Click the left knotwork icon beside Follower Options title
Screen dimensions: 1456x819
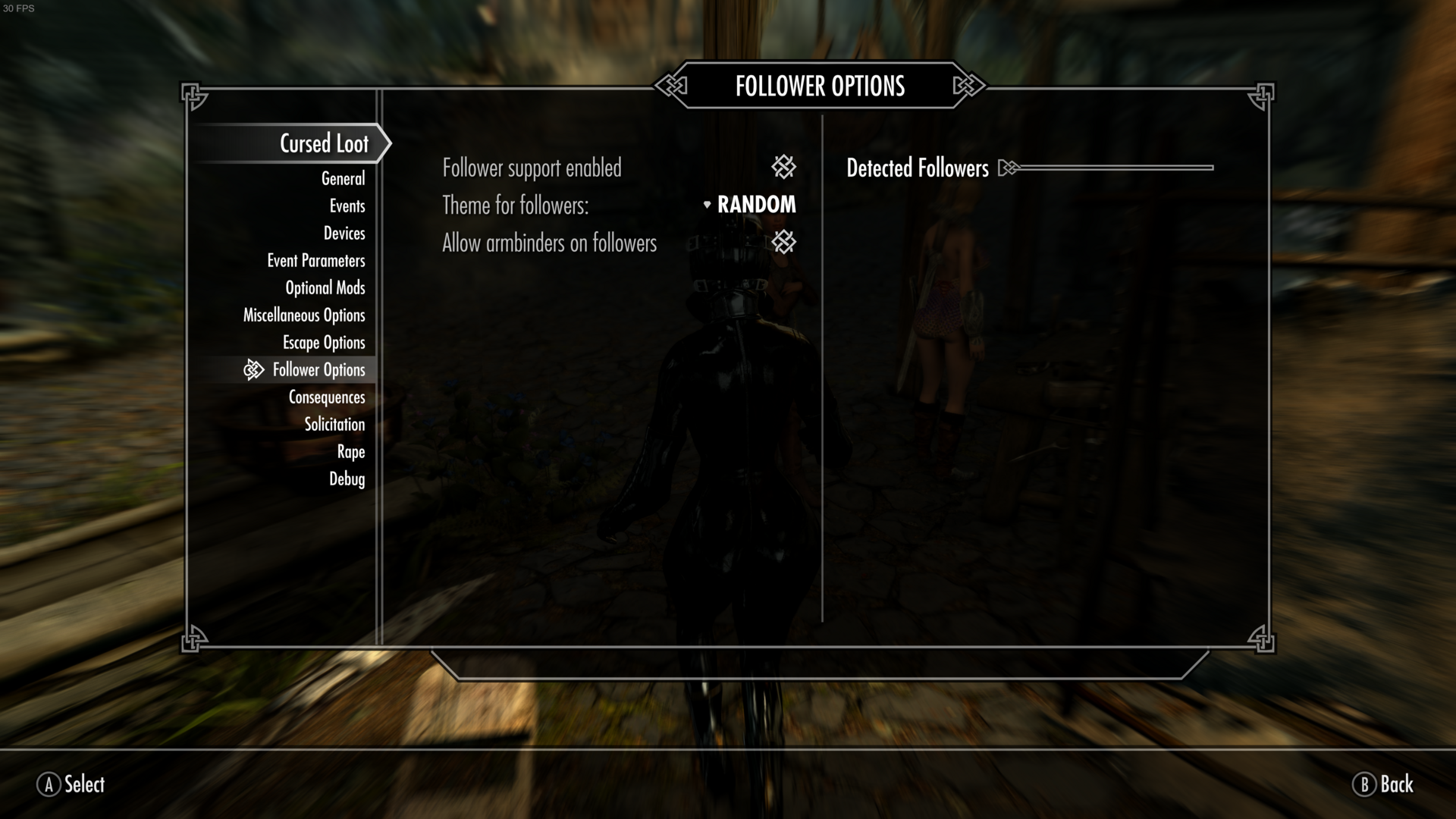pyautogui.click(x=672, y=86)
